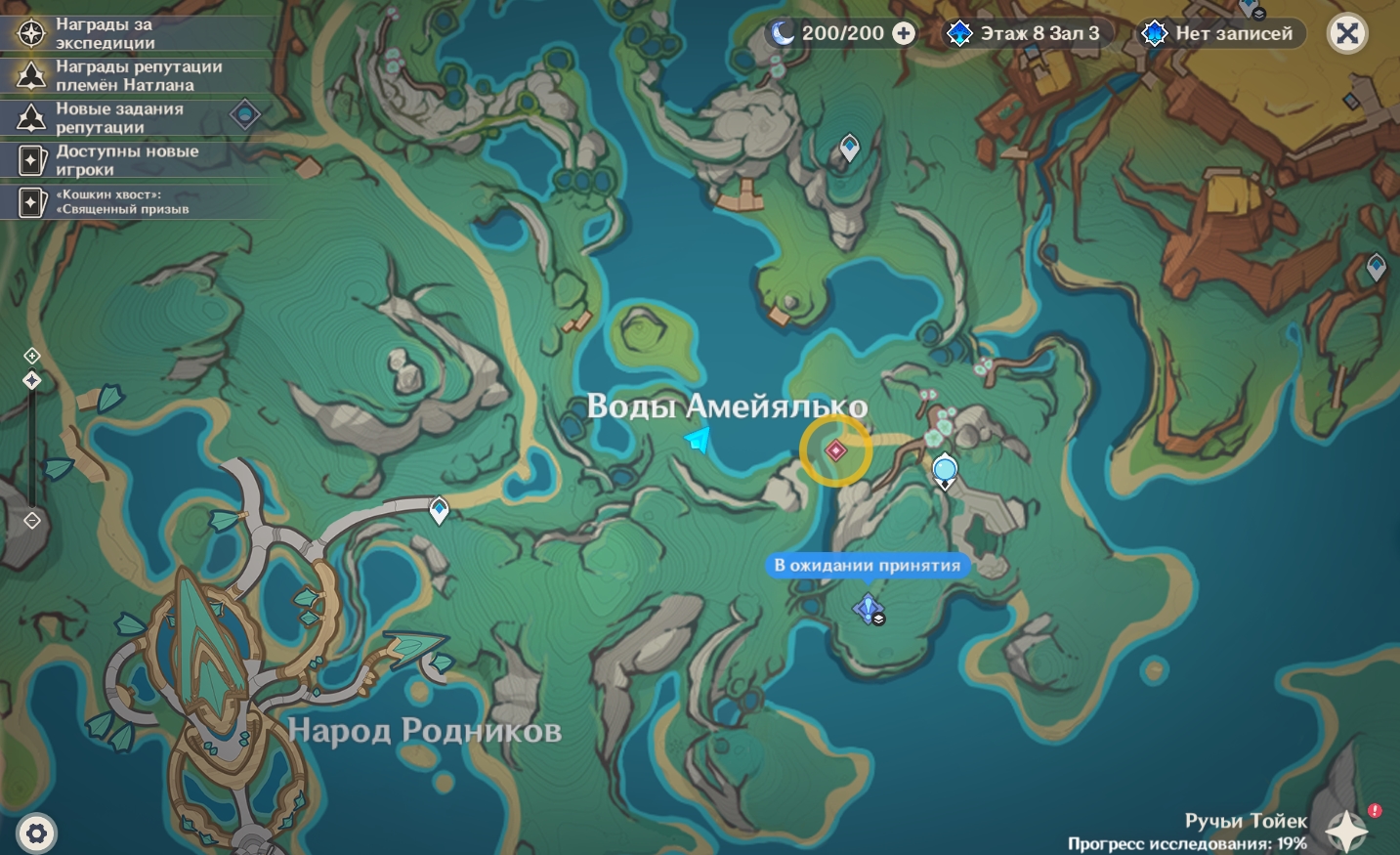Zoom in the map with the top zoom button
The image size is (1400, 855).
tap(31, 356)
